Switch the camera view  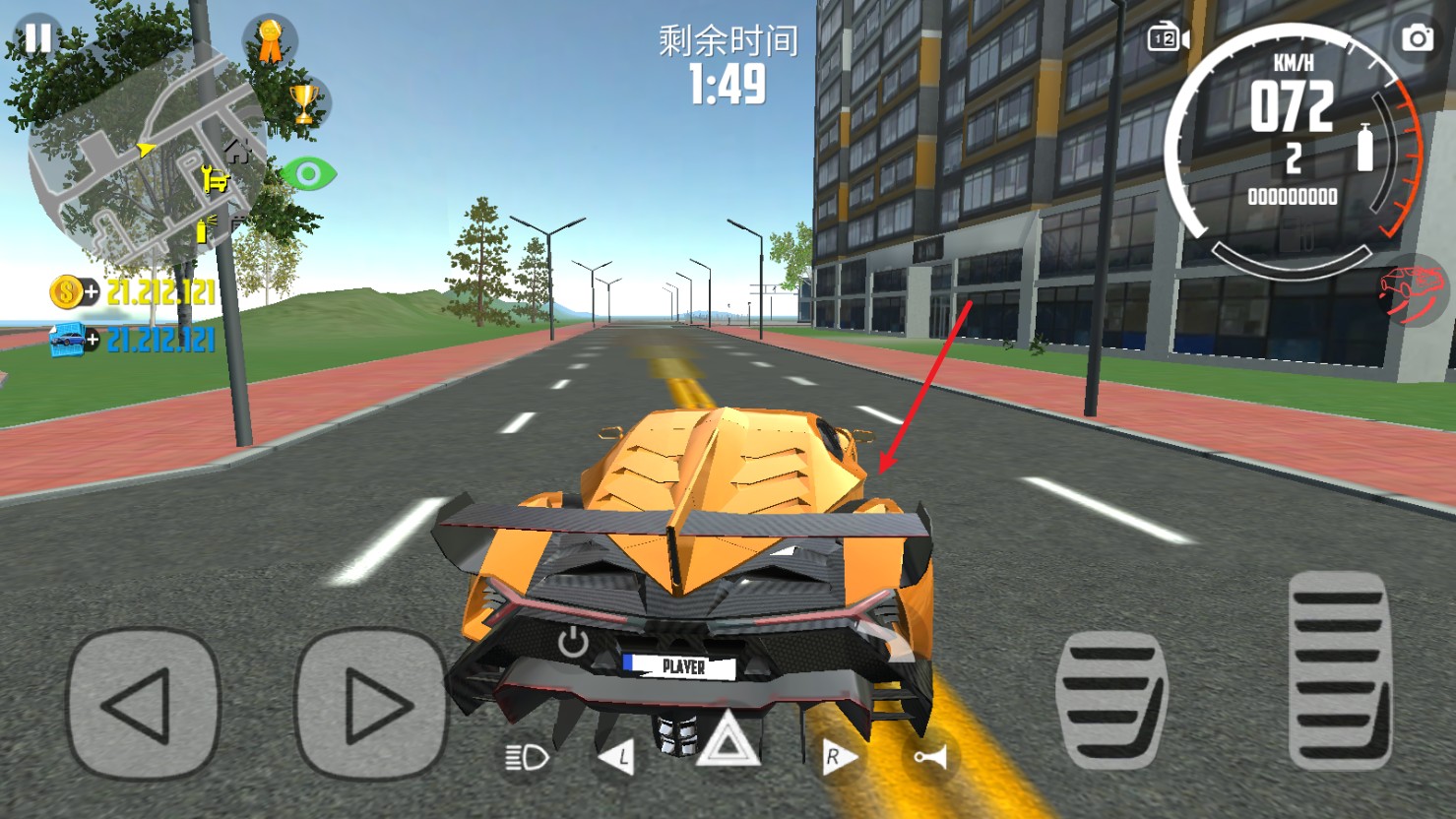[x=1168, y=38]
